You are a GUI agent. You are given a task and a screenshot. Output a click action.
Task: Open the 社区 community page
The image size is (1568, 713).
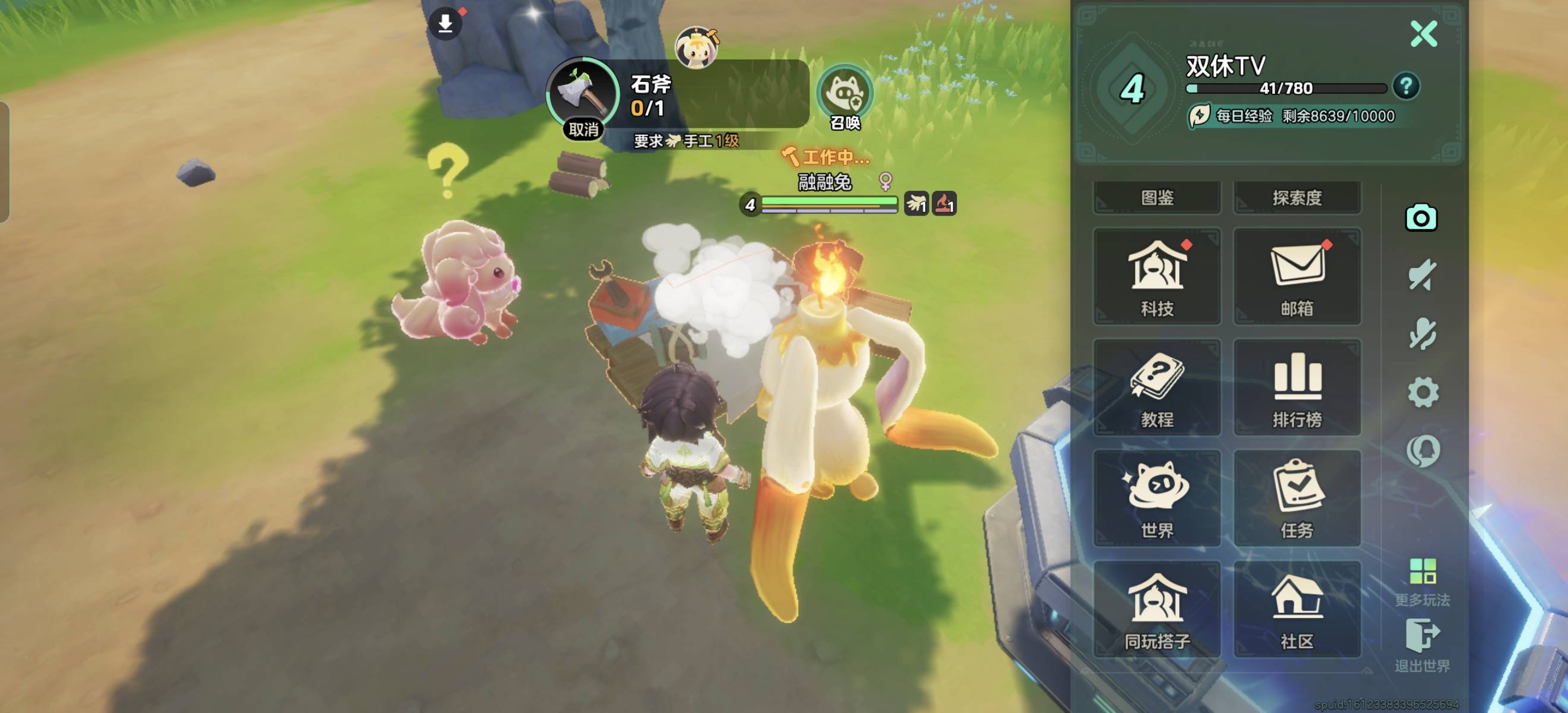click(1297, 610)
